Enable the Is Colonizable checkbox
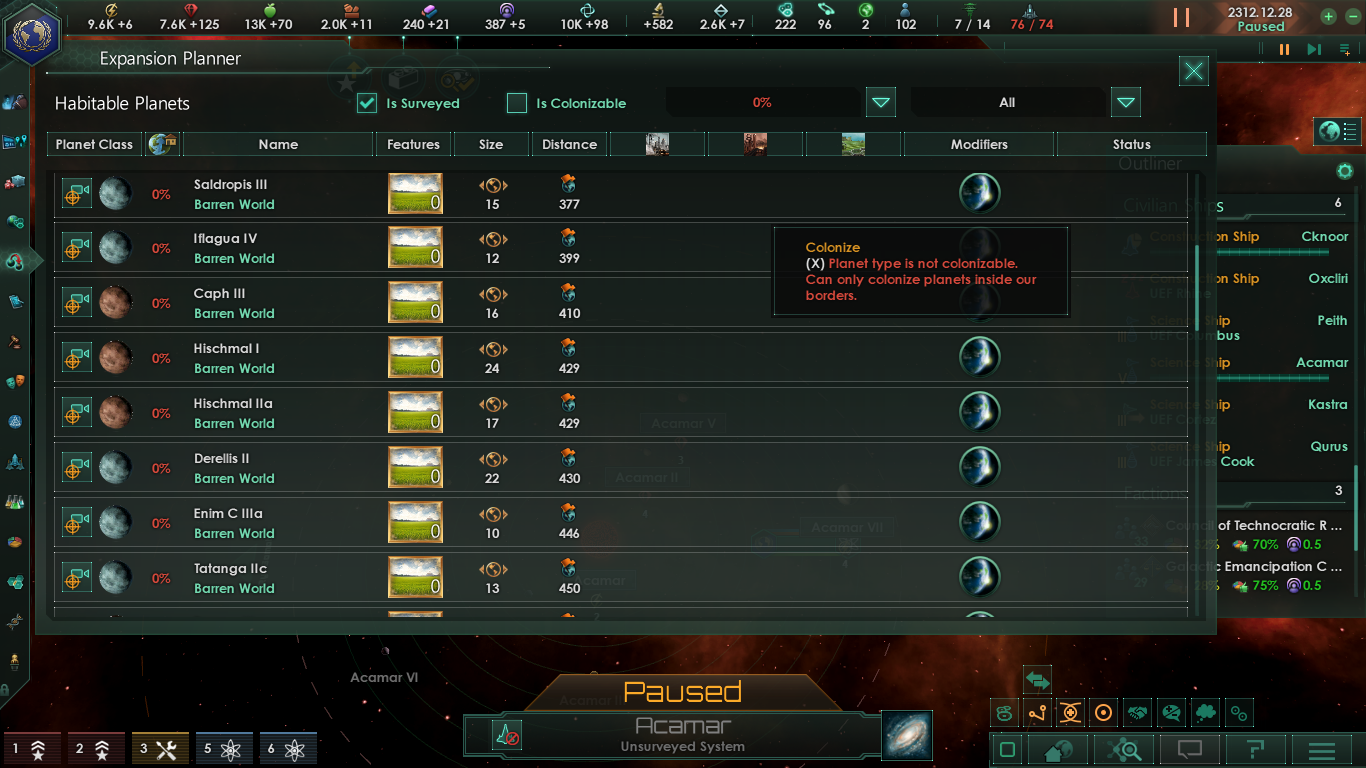This screenshot has width=1366, height=768. click(517, 103)
